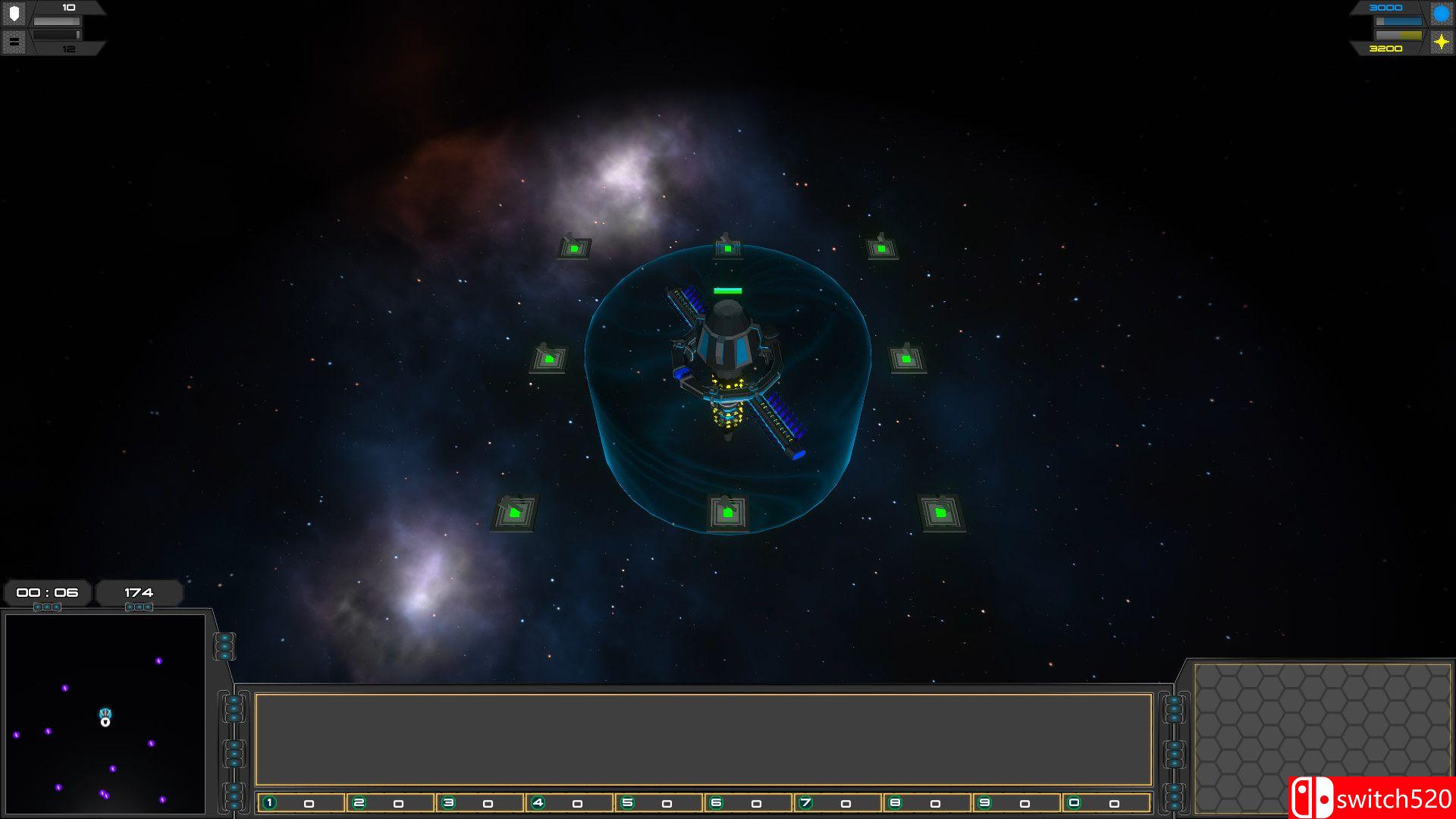Screen dimensions: 1456x819
Task: Click the player base marker on minimap
Action: pos(105,717)
